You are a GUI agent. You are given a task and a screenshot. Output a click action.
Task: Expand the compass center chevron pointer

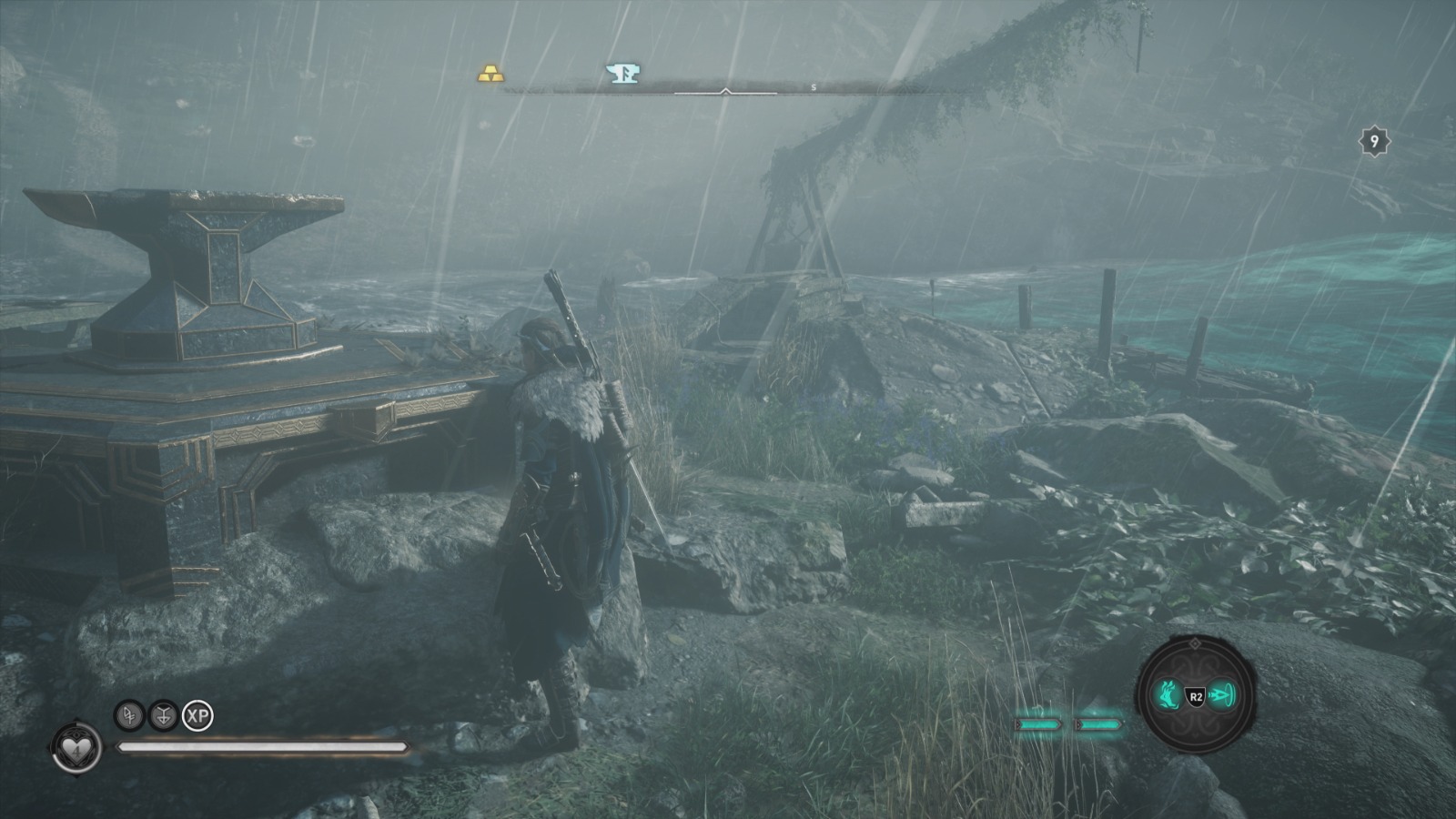725,91
